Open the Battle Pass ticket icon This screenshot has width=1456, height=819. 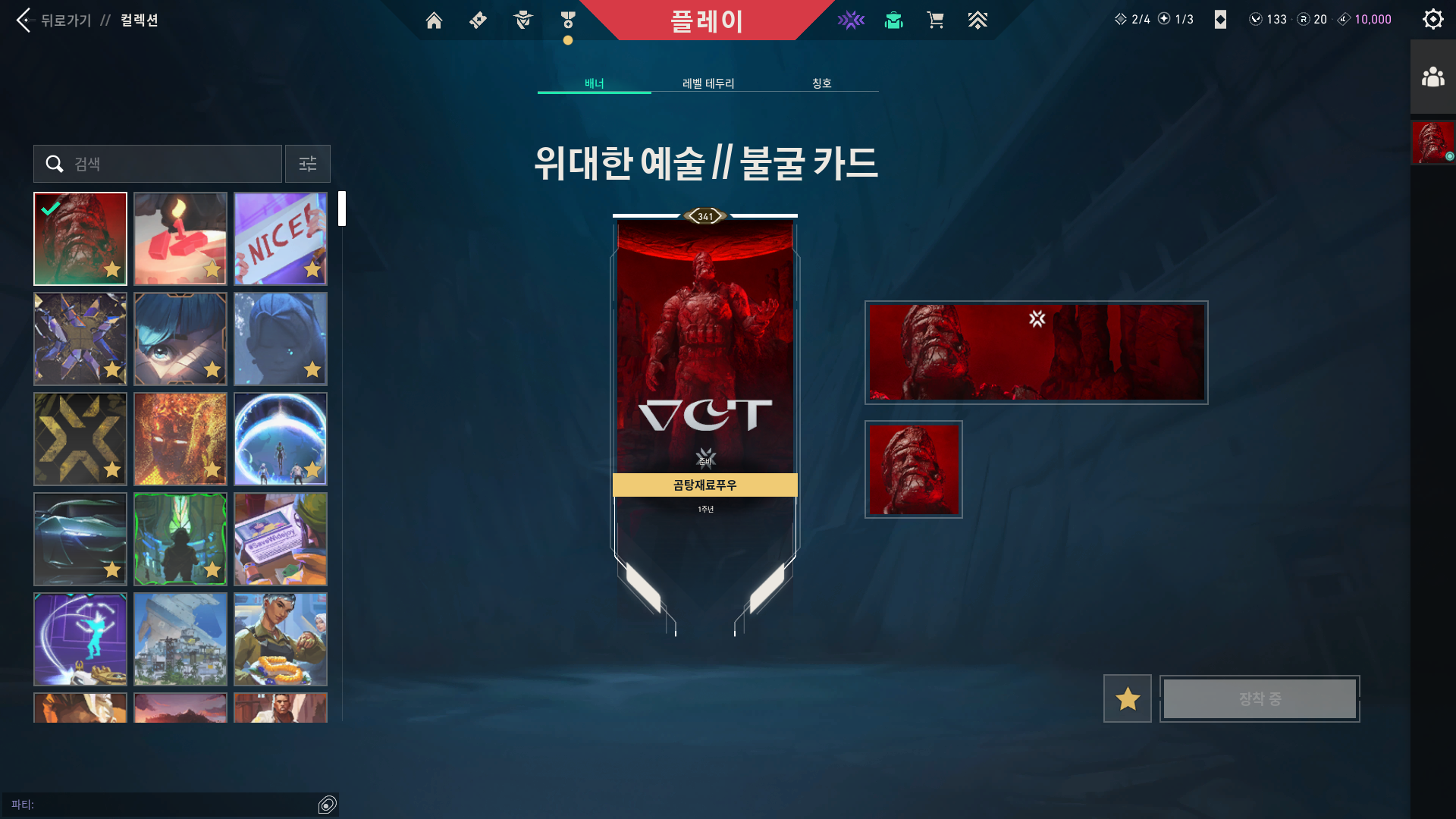pyautogui.click(x=477, y=20)
